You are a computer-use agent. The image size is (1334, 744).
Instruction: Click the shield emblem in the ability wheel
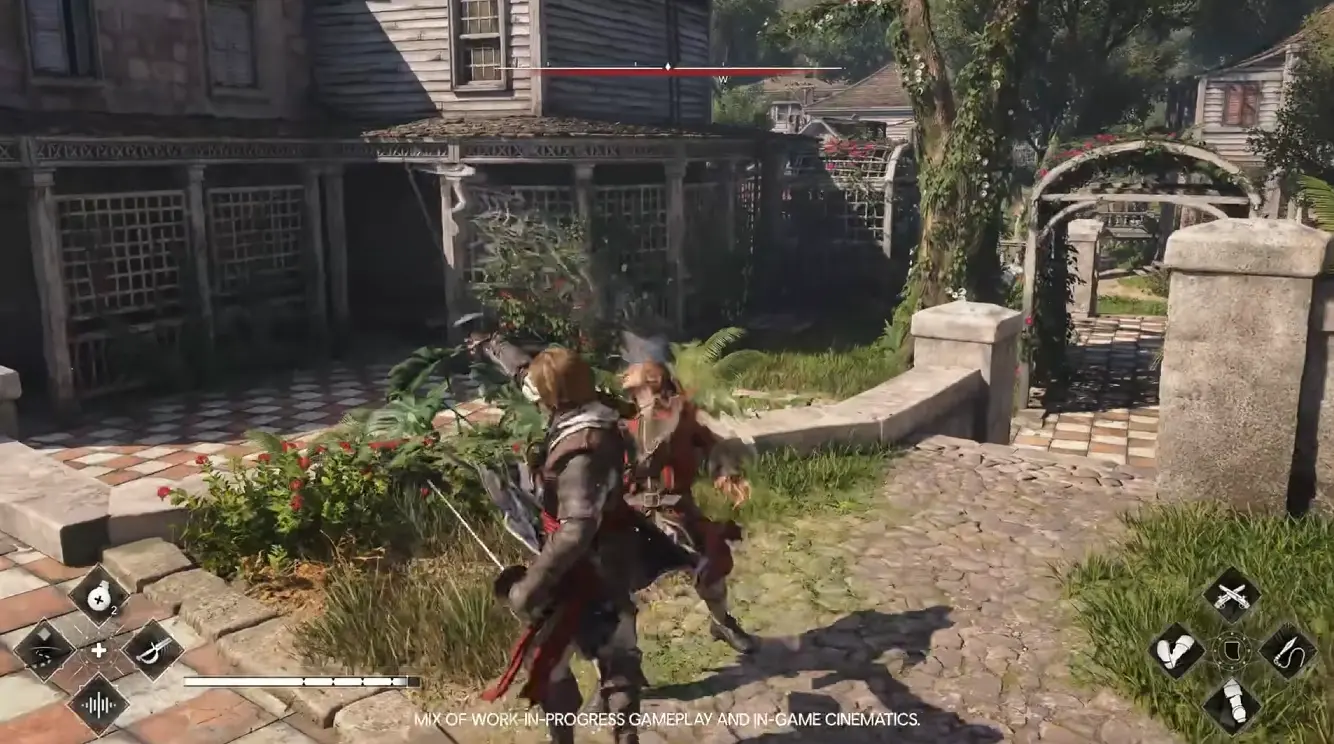click(1231, 651)
